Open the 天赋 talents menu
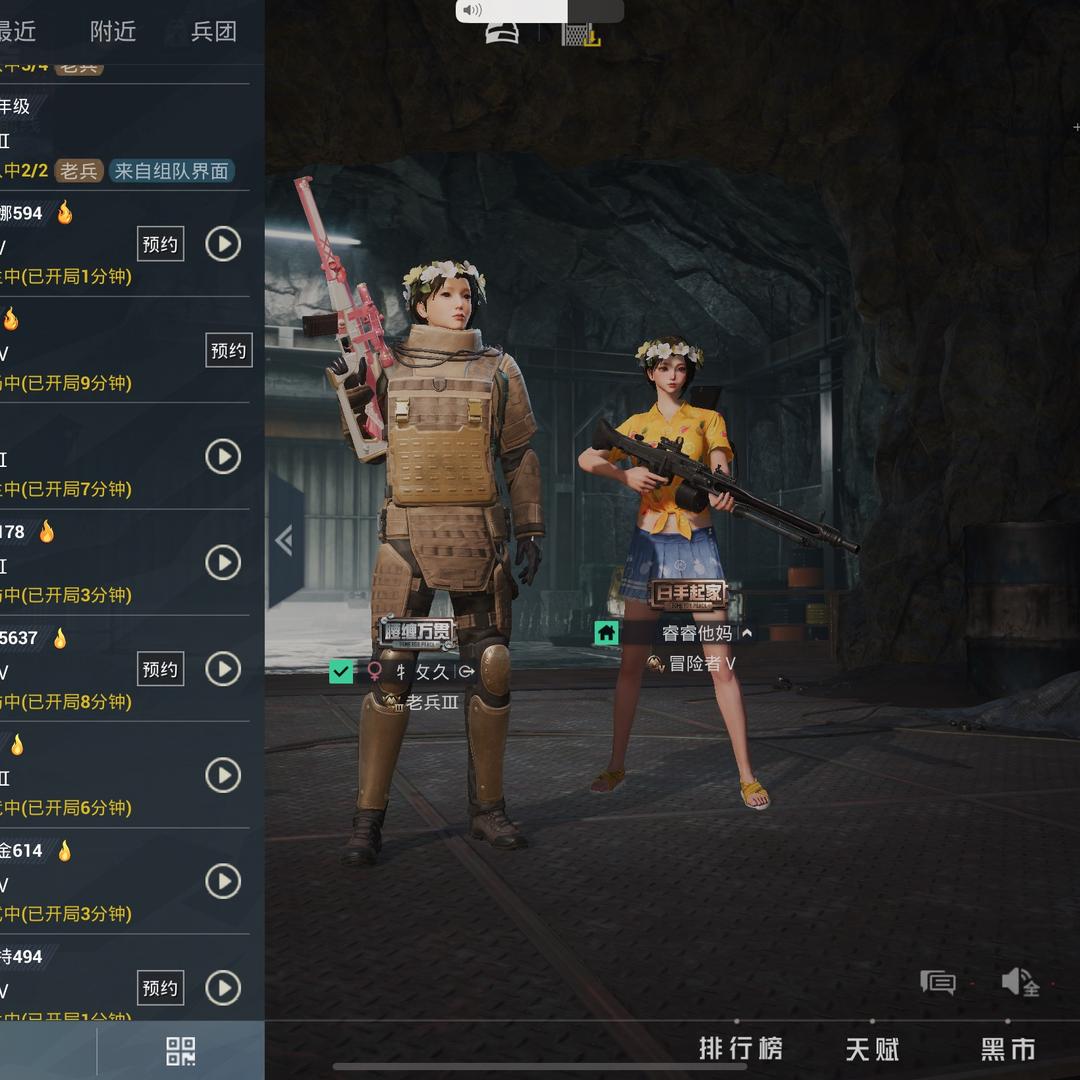1080x1080 pixels. [872, 1049]
